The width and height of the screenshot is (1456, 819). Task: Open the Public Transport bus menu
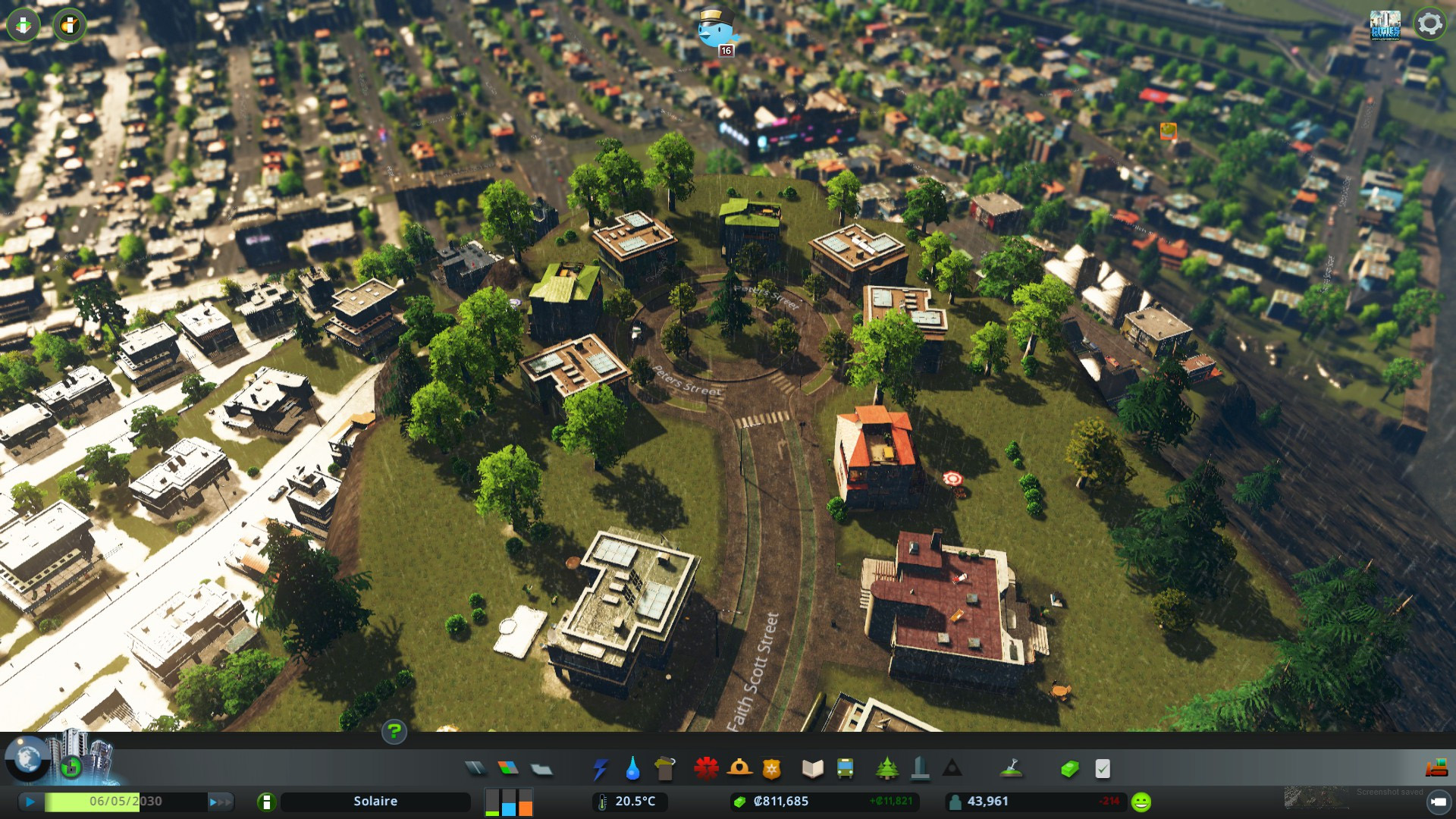point(845,769)
